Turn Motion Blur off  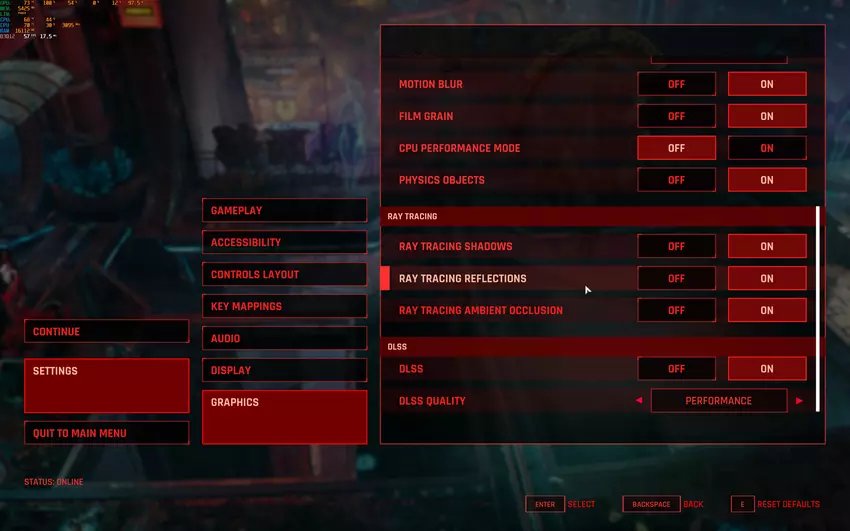676,84
